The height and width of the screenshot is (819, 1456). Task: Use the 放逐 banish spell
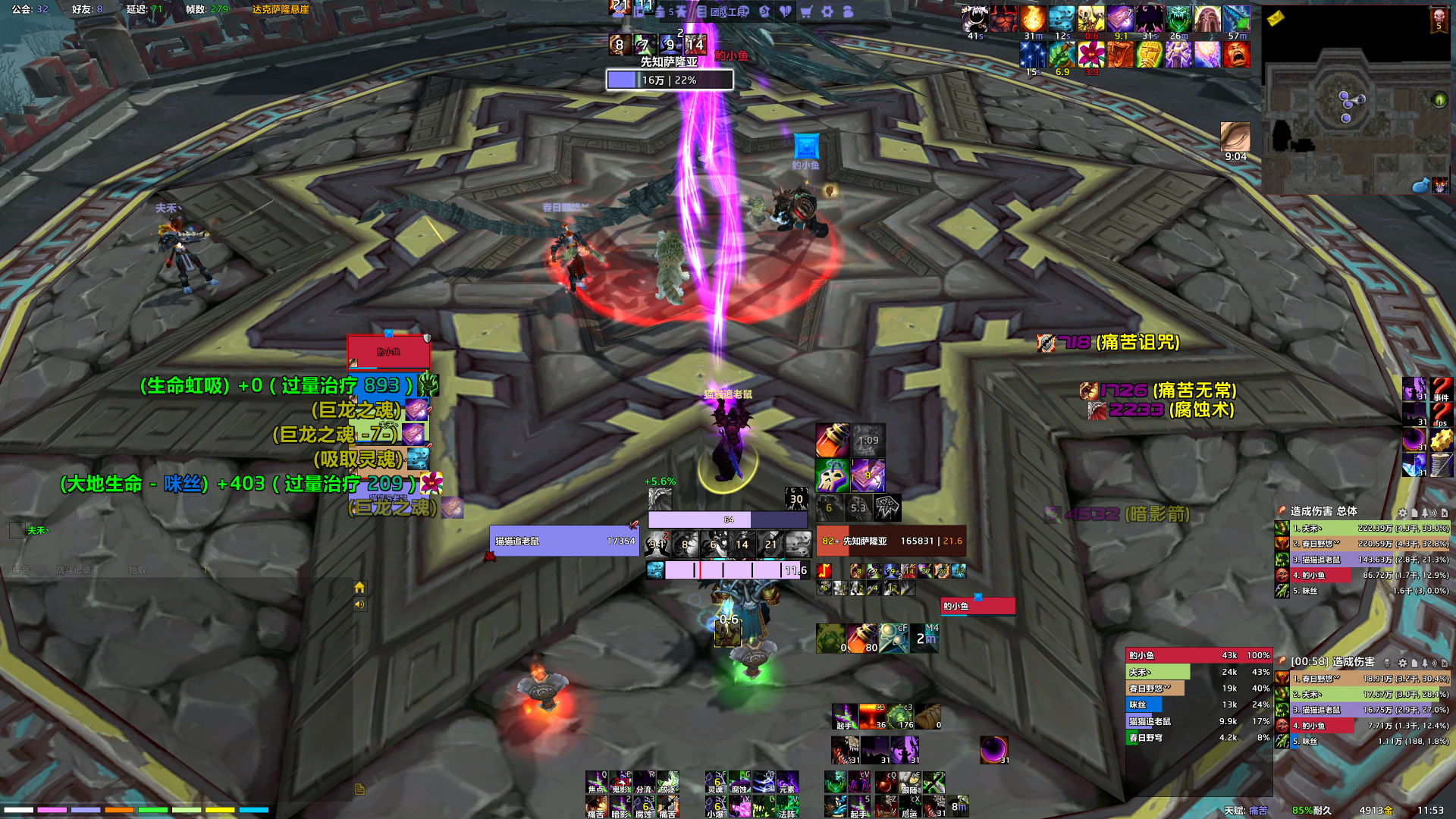(667, 783)
